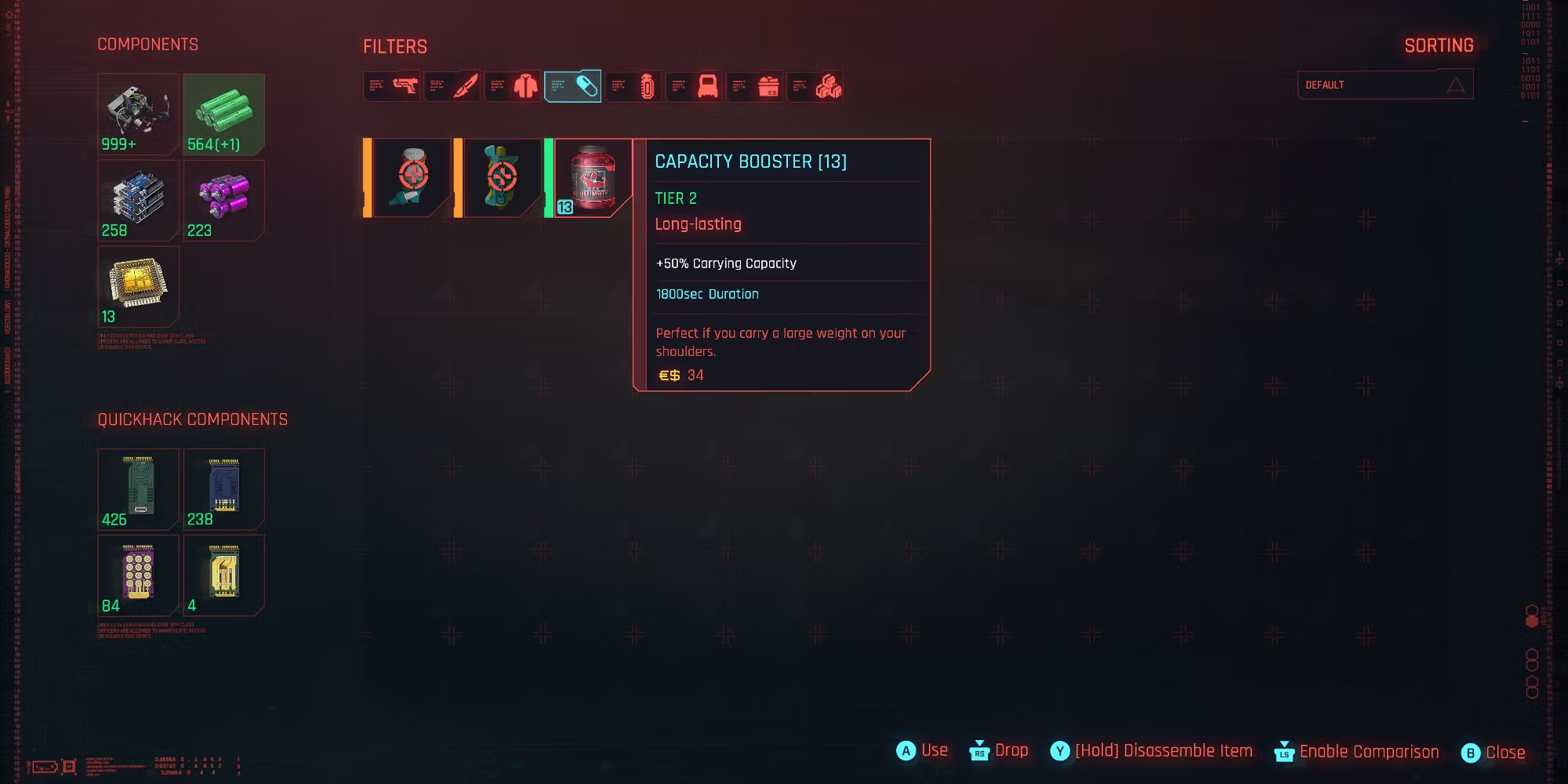This screenshot has height=784, width=1568.
Task: Filter inventory by ranged weapons pistol icon
Action: pyautogui.click(x=391, y=85)
